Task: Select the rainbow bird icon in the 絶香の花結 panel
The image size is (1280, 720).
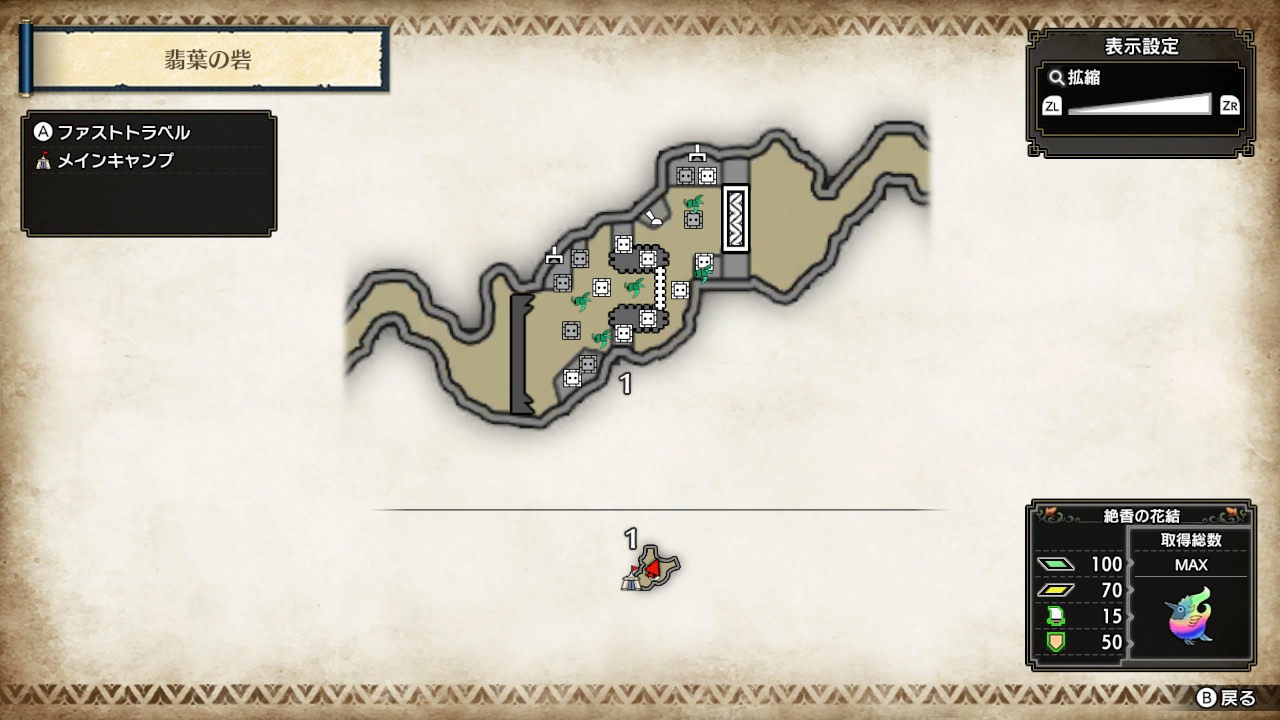Action: click(x=1190, y=616)
